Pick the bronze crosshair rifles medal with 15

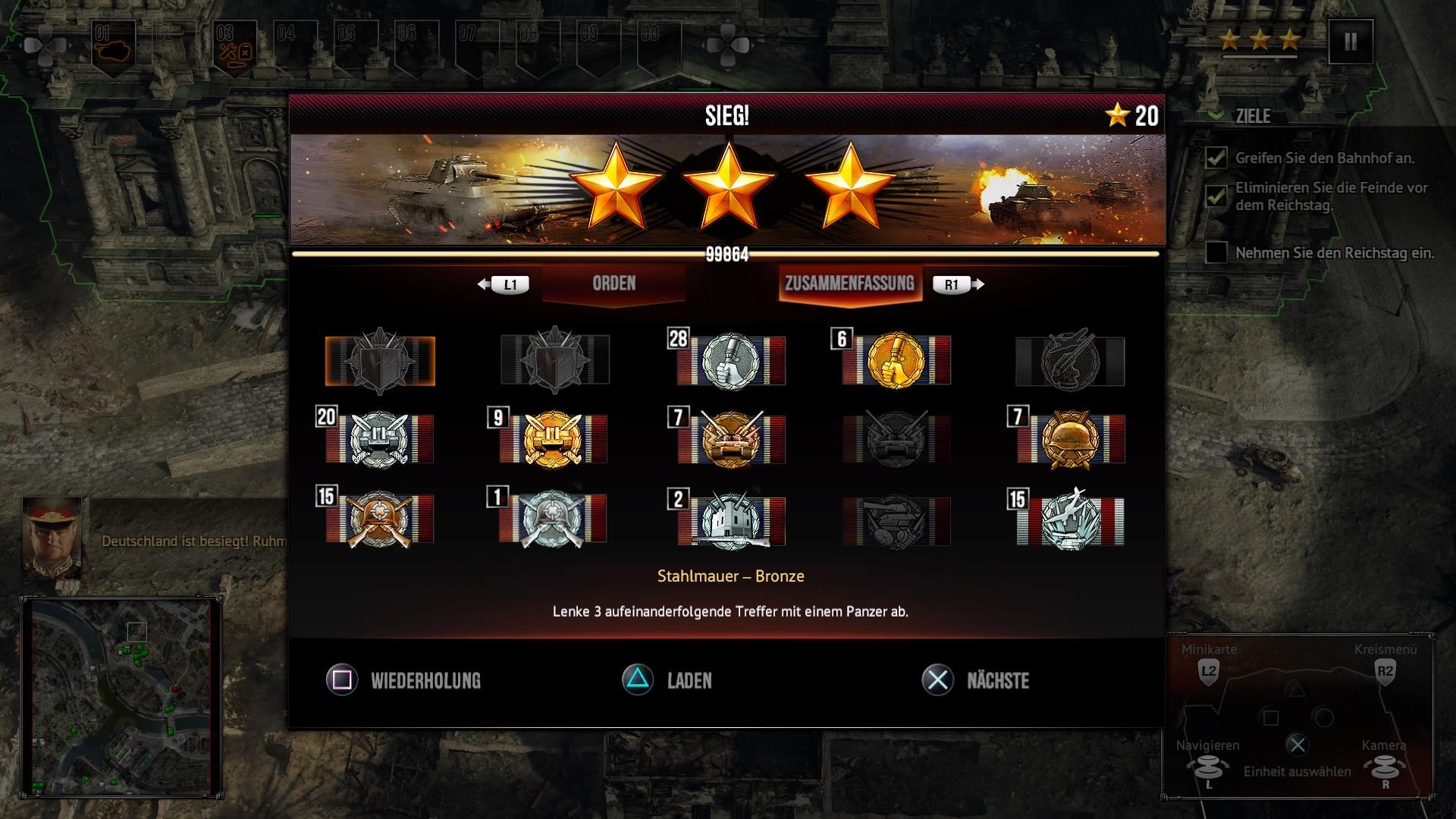point(380,519)
